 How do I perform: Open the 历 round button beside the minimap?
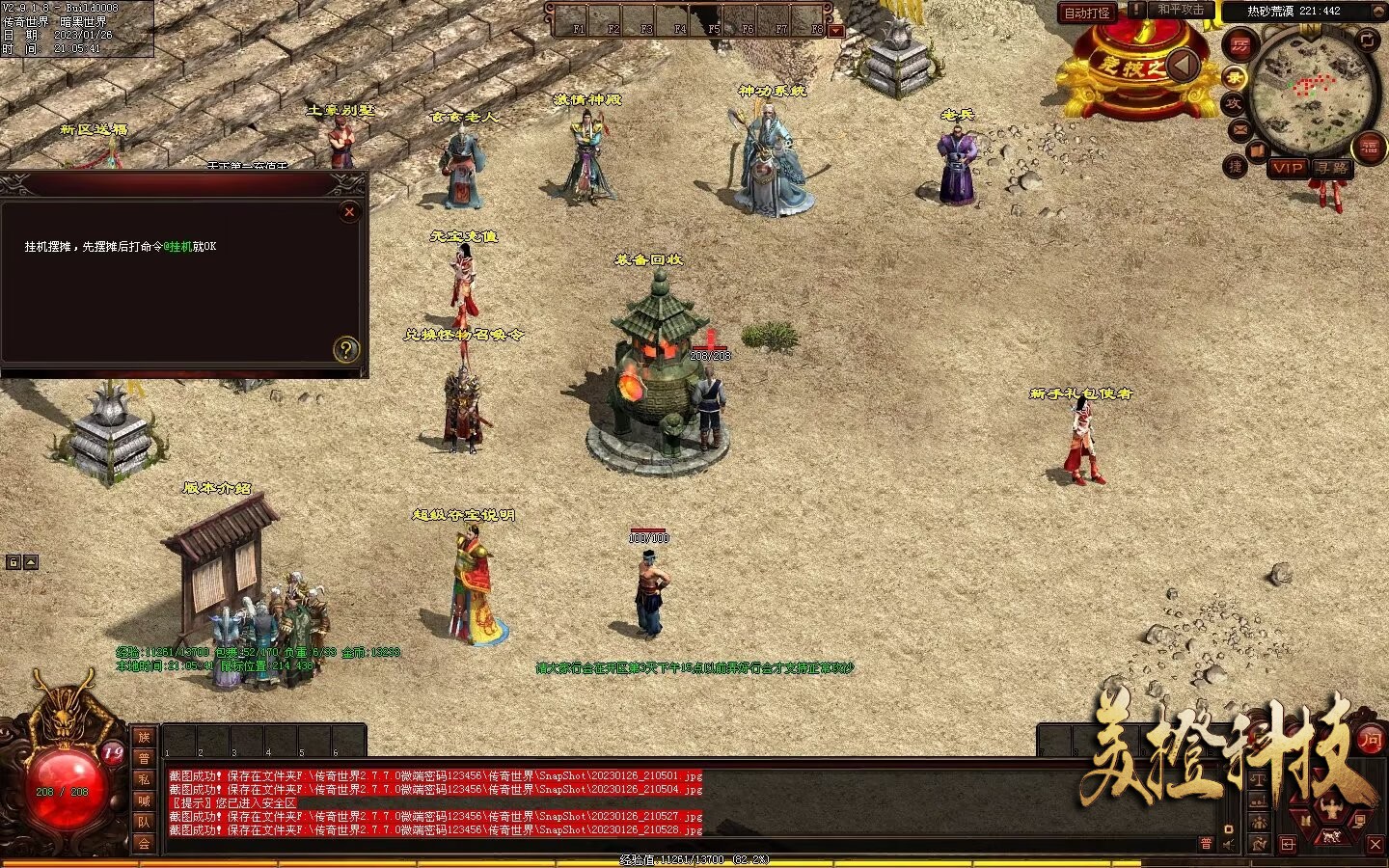1239,45
